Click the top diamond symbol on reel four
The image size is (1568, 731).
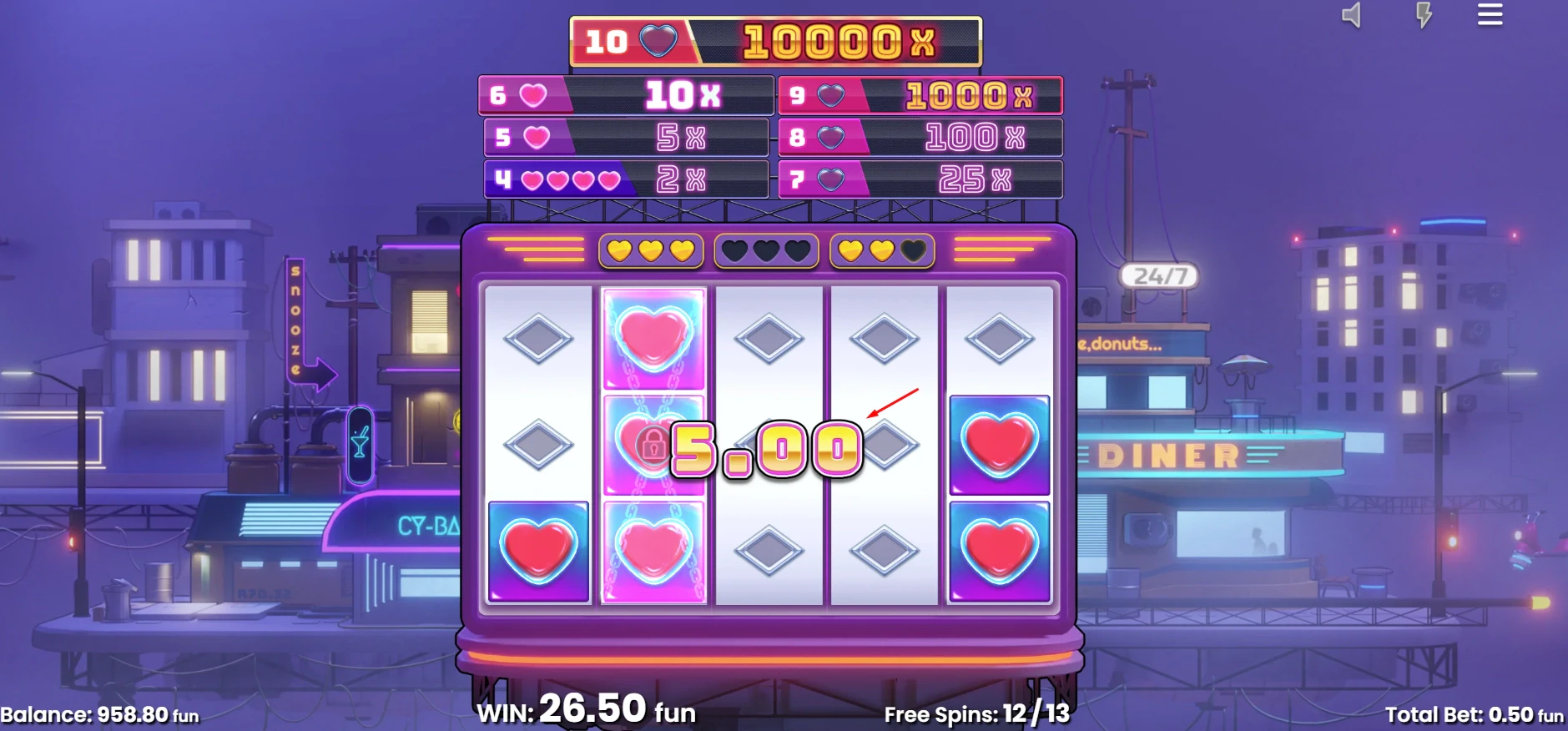(x=883, y=338)
